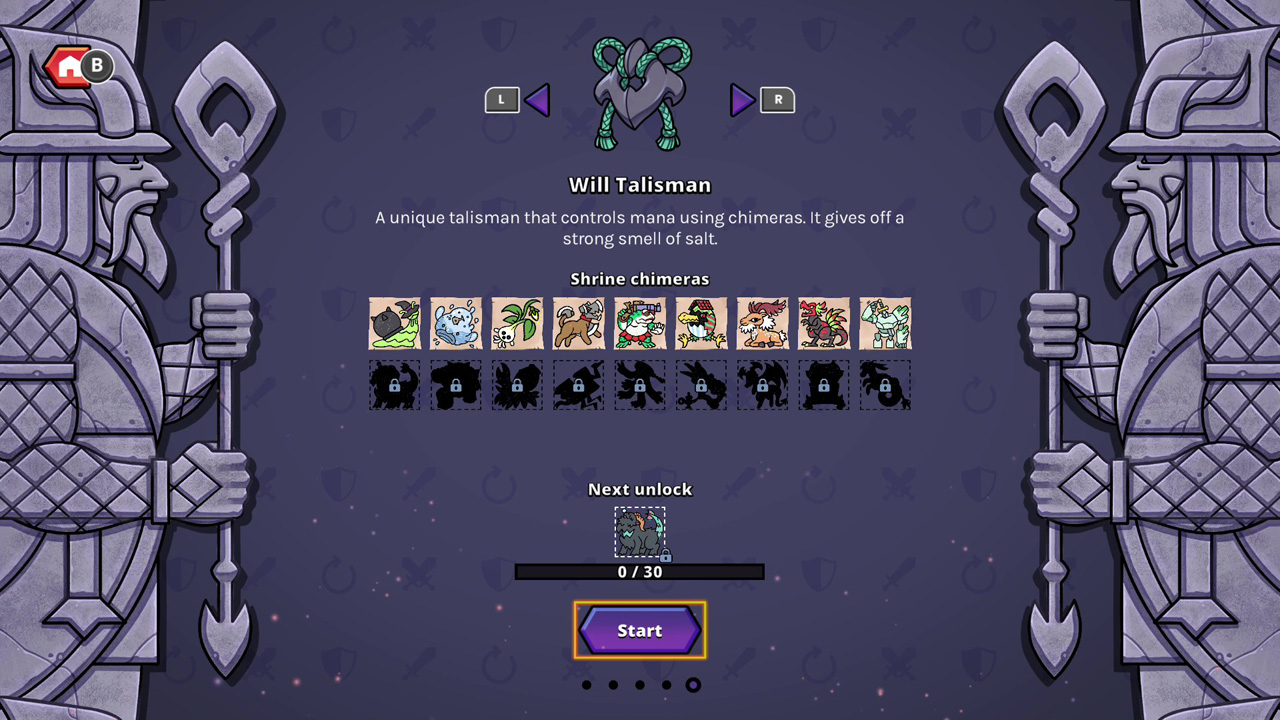Viewport: 1280px width, 720px height.
Task: Click the R shoulder button indicator
Action: pos(778,100)
